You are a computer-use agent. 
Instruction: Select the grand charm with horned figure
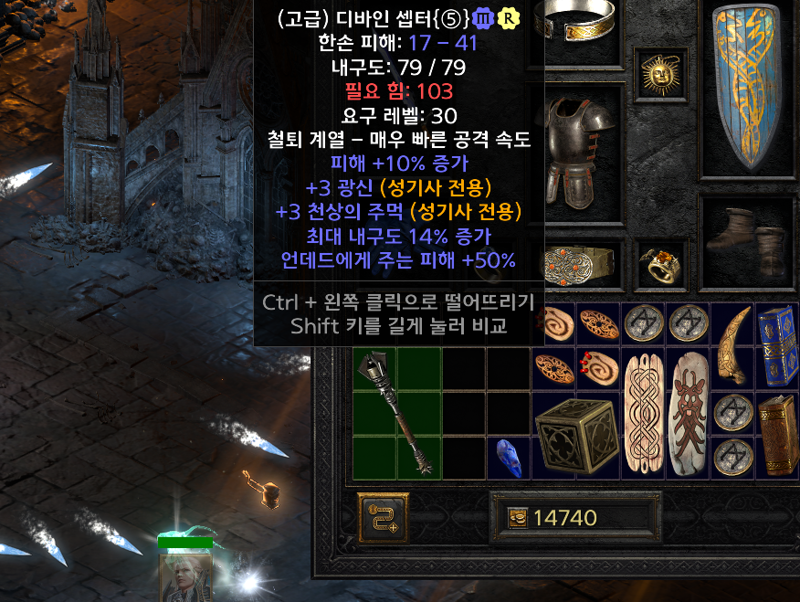tap(687, 412)
